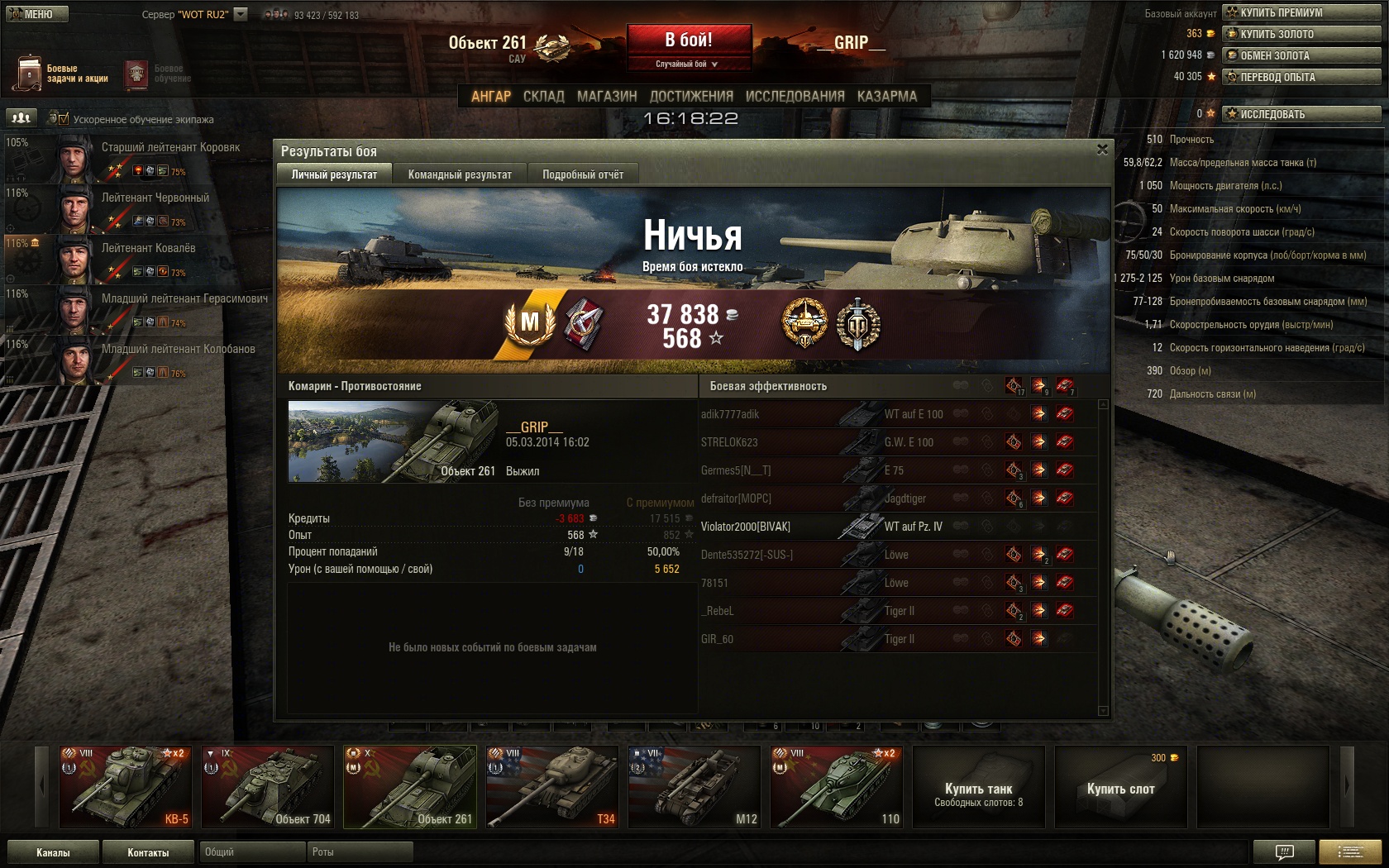Screen dimensions: 1389x868
Task: Go to СКЛАД section
Action: [x=543, y=96]
